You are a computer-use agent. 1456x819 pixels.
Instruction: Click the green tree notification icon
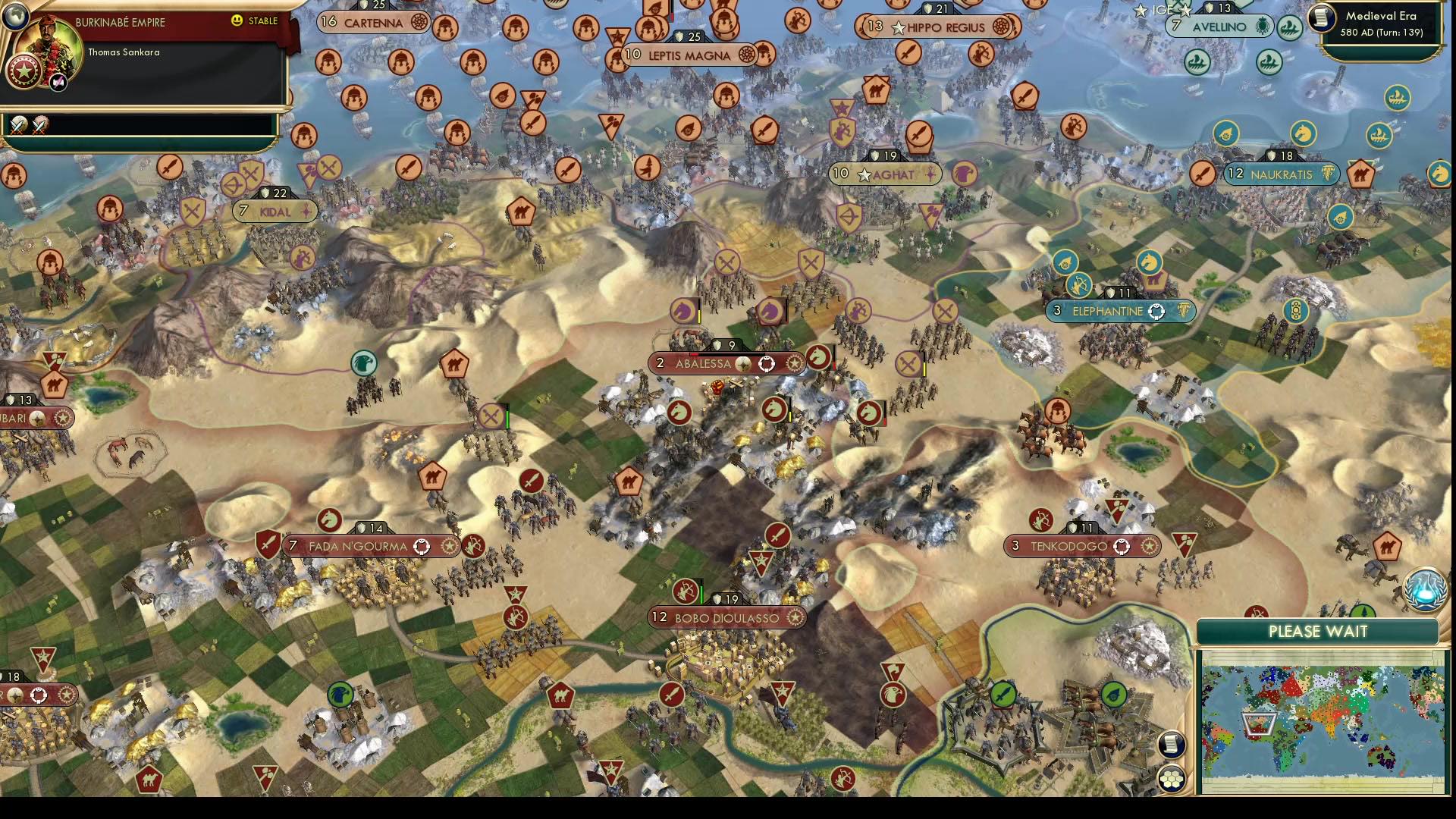(1362, 612)
